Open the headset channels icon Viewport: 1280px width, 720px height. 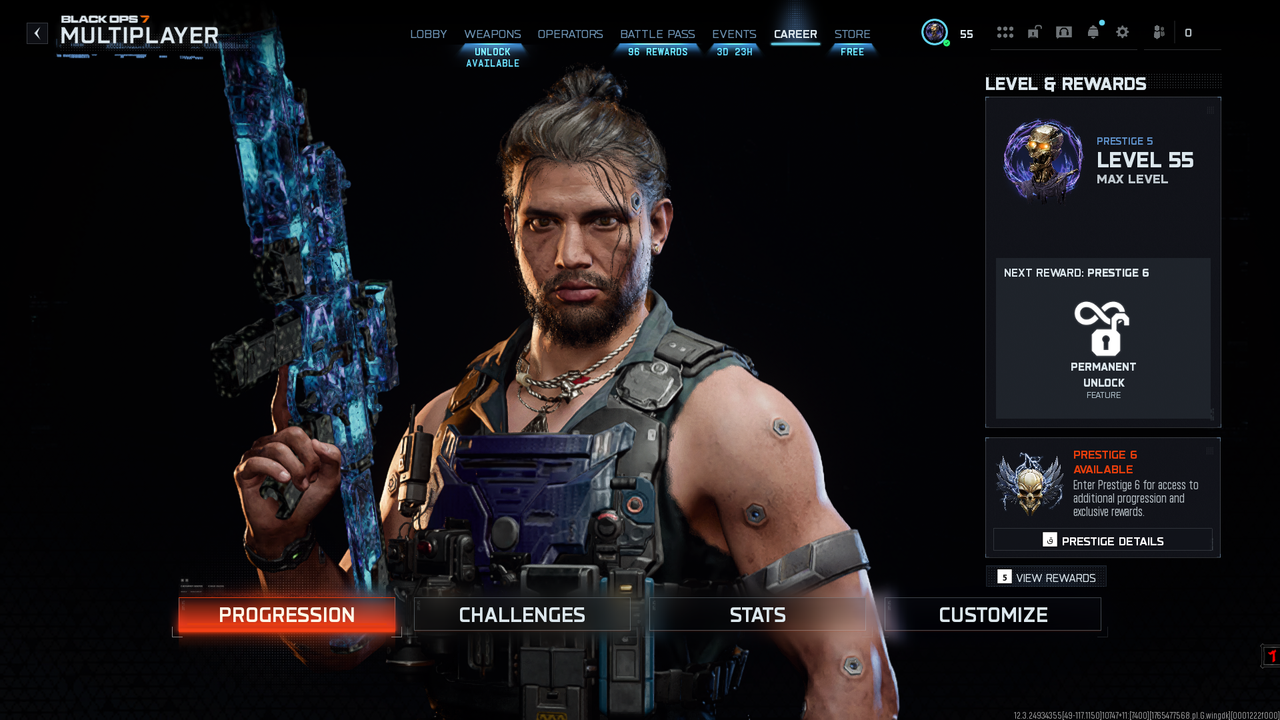1064,33
